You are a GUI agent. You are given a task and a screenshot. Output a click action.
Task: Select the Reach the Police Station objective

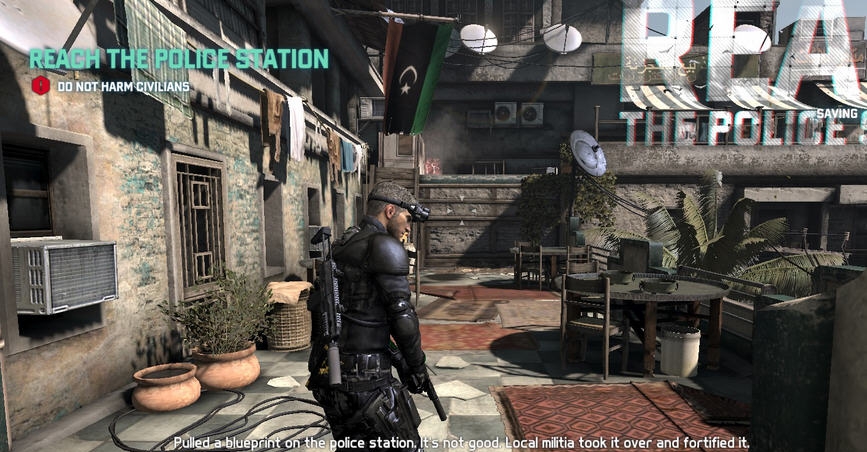click(x=179, y=59)
